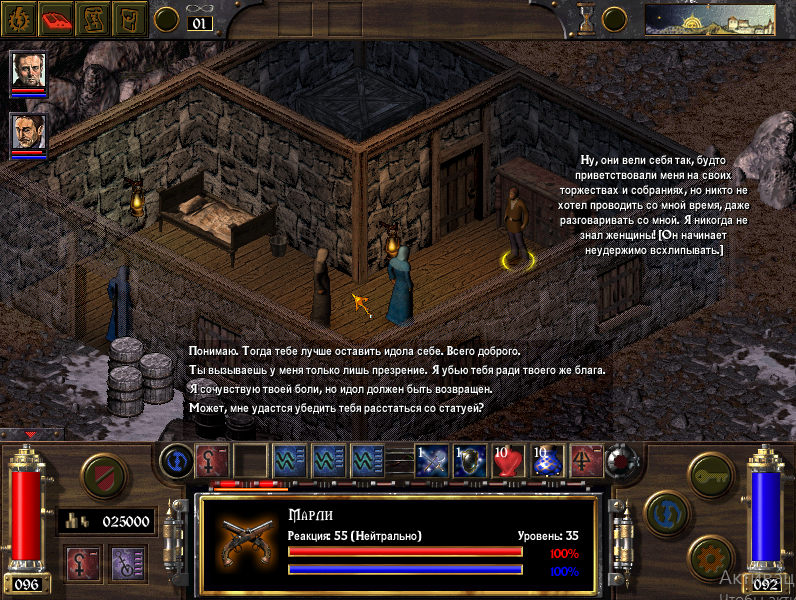Click the hourglass sleep button
The image size is (796, 600).
tap(587, 17)
